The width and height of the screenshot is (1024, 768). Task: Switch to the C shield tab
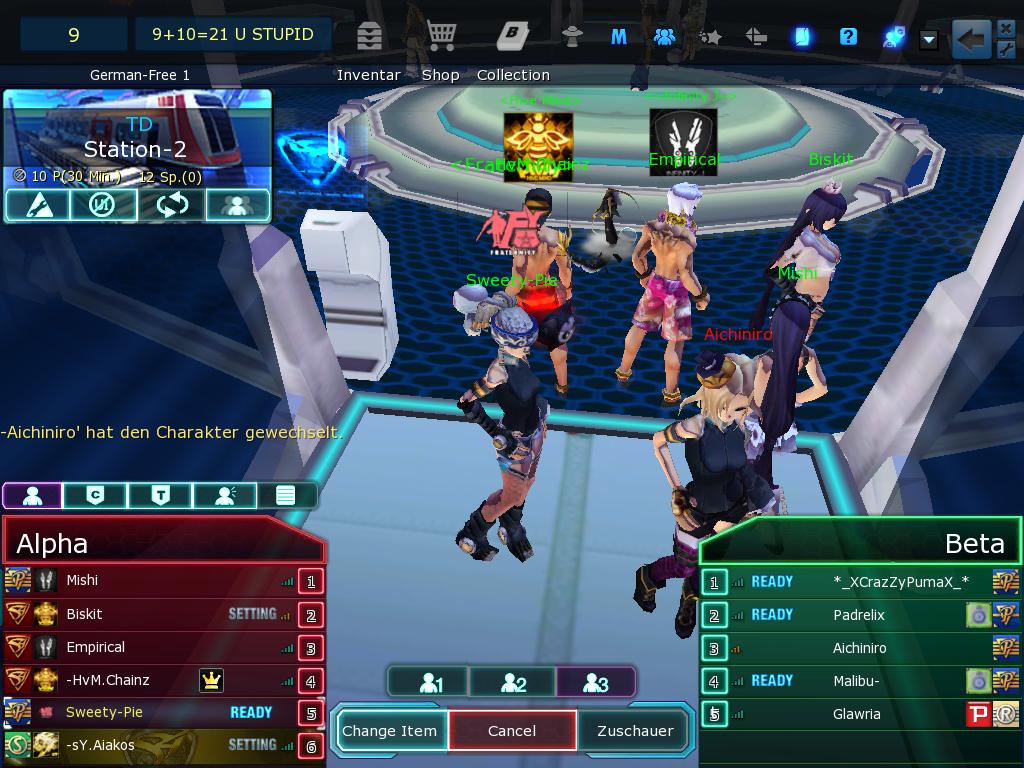coord(96,495)
